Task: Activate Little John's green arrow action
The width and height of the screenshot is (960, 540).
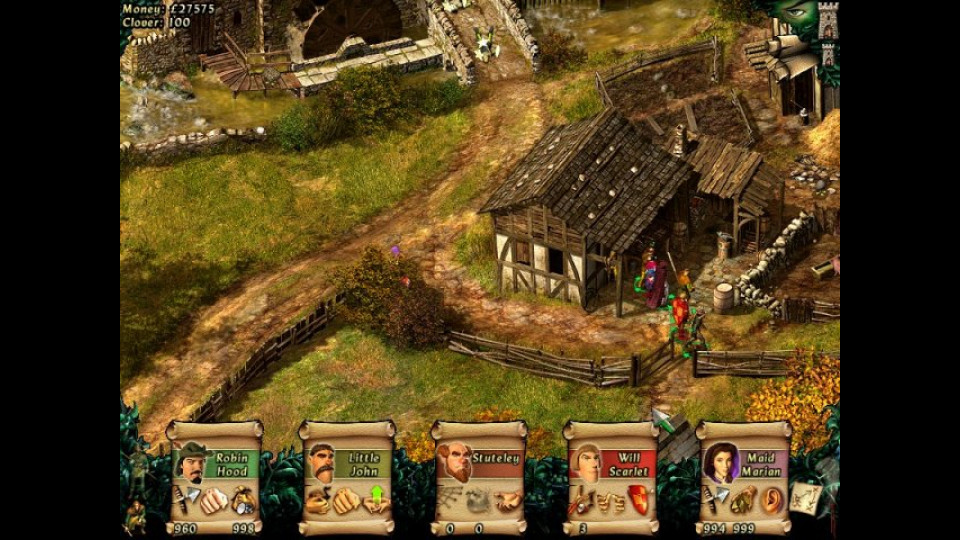Action: 377,497
